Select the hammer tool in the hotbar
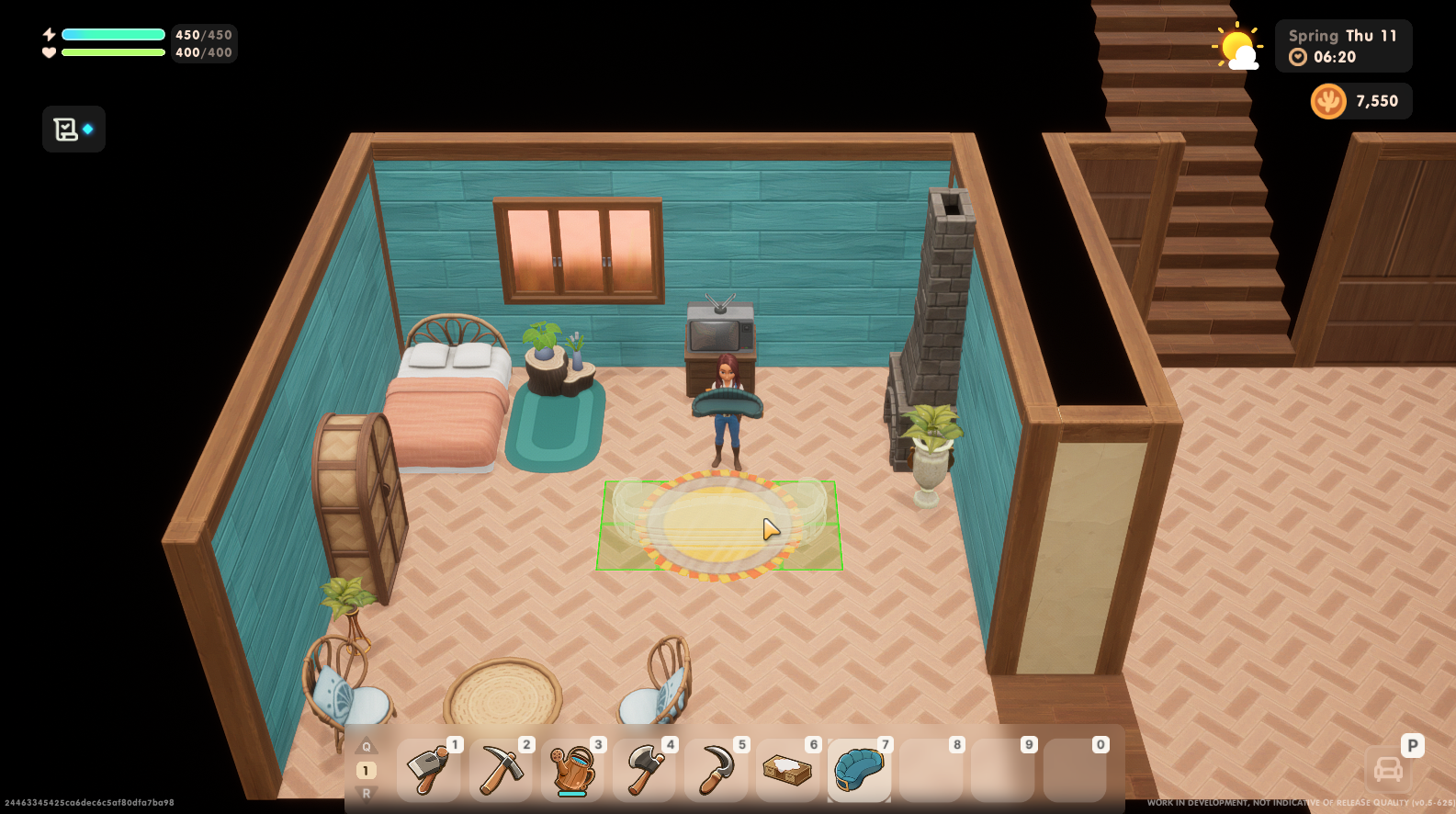Image resolution: width=1456 pixels, height=814 pixels. click(x=428, y=770)
